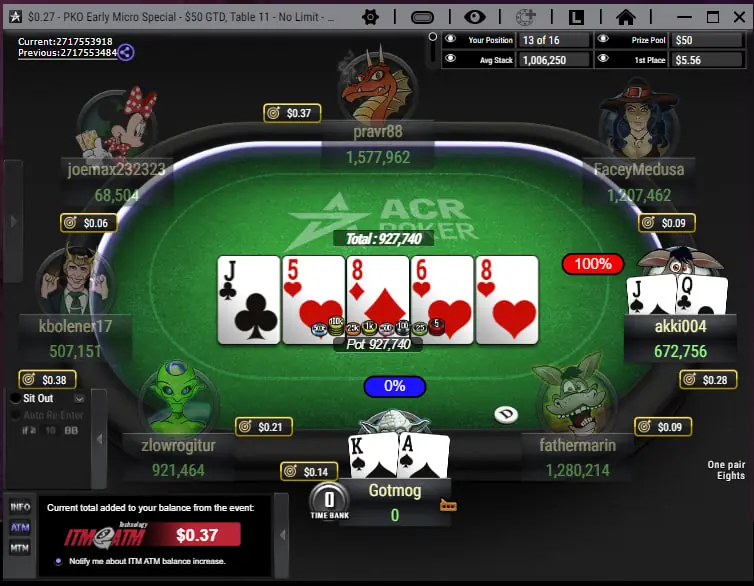Image resolution: width=754 pixels, height=586 pixels.
Task: Toggle the Prize Pool eye visibility
Action: (x=603, y=40)
